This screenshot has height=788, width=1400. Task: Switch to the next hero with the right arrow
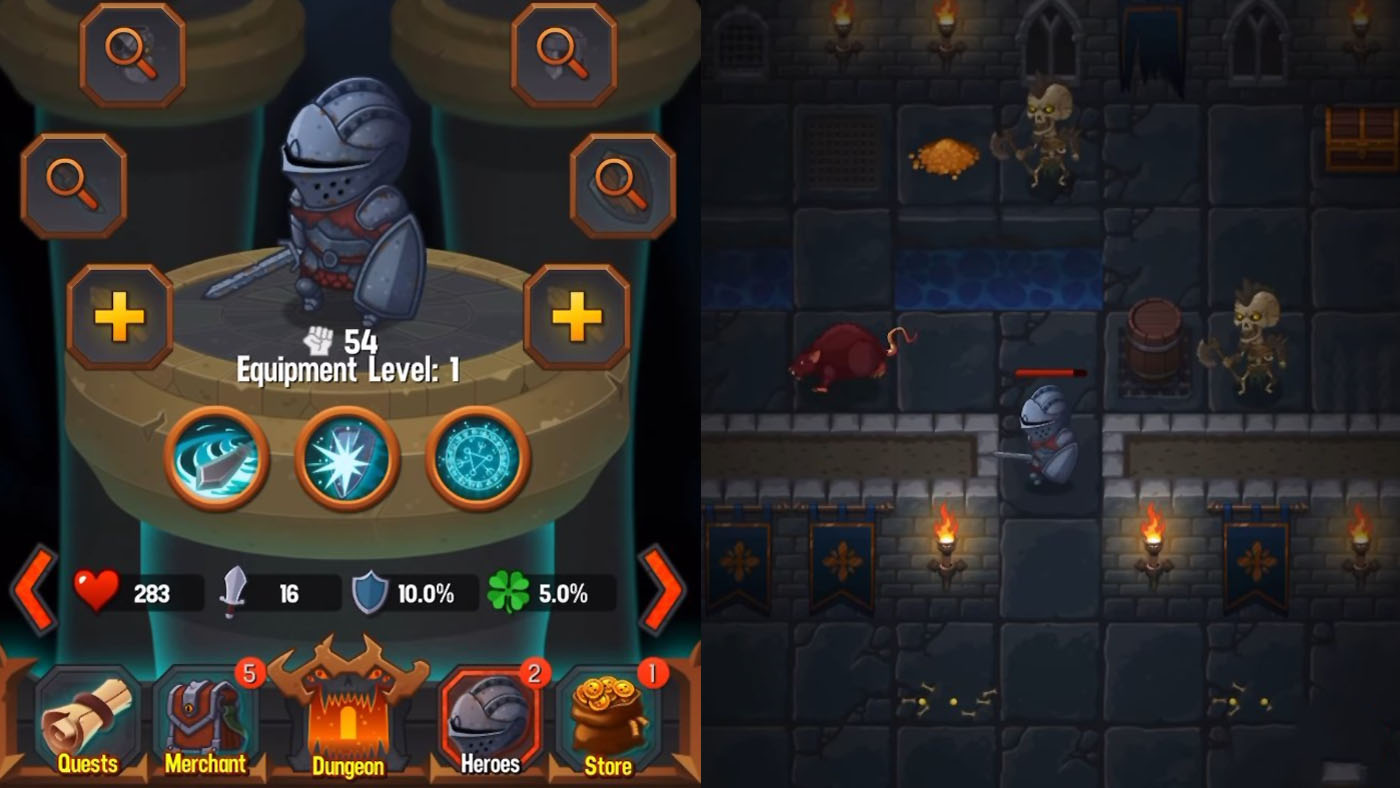[x=662, y=590]
